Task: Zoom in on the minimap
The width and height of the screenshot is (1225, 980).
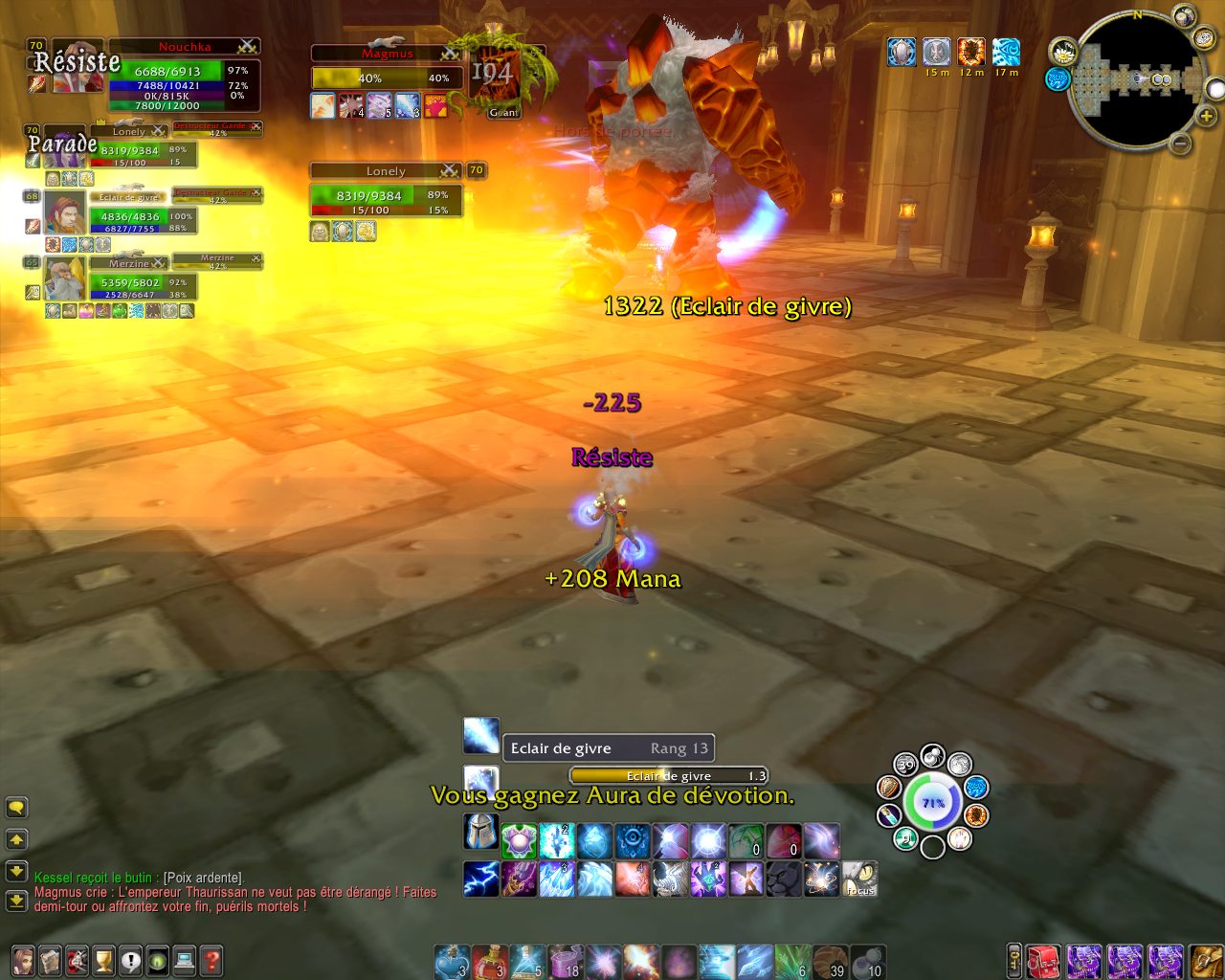Action: point(1206,116)
